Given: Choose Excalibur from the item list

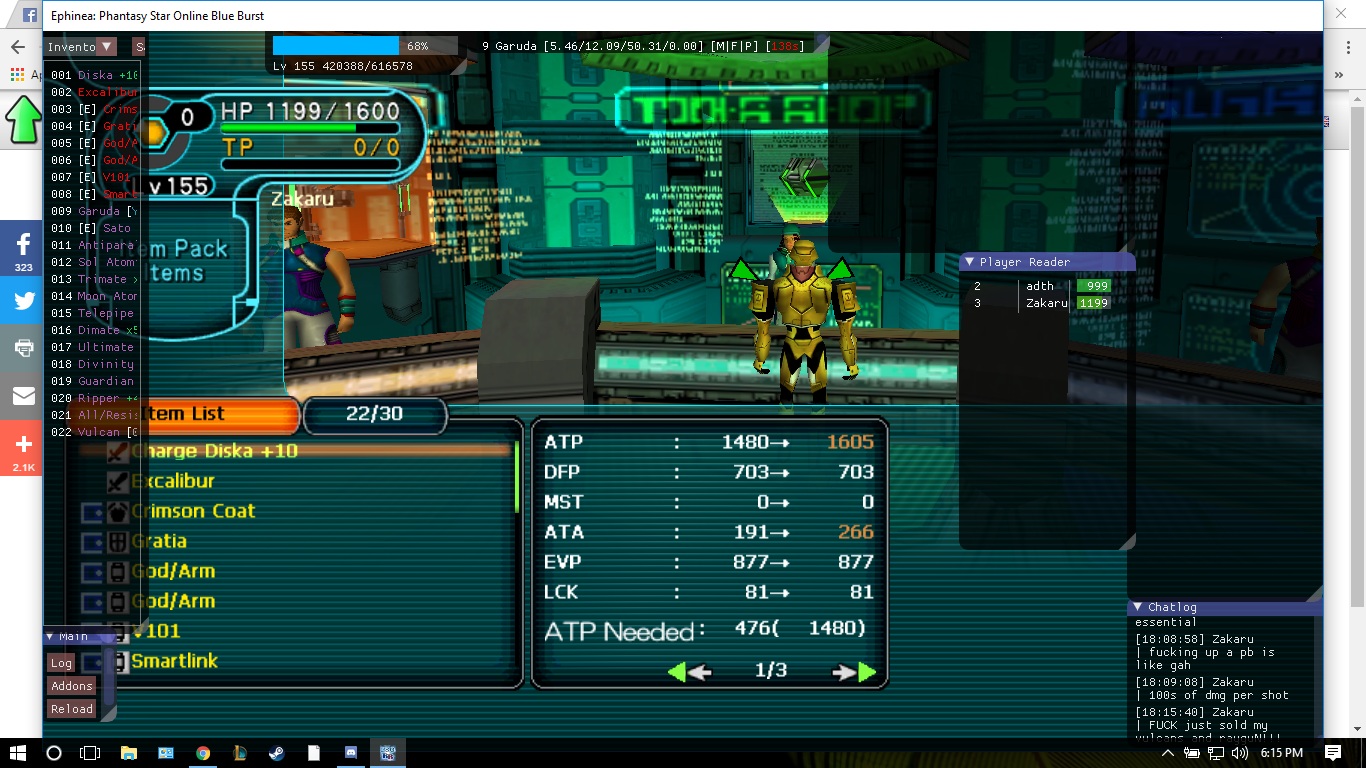Looking at the screenshot, I should (x=173, y=481).
